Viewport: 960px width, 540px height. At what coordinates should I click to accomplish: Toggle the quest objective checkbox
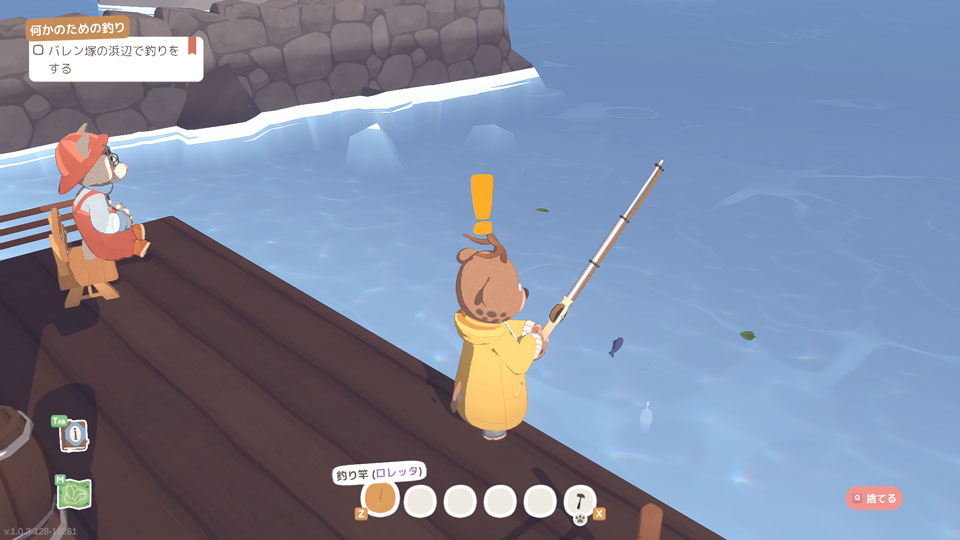coord(38,49)
